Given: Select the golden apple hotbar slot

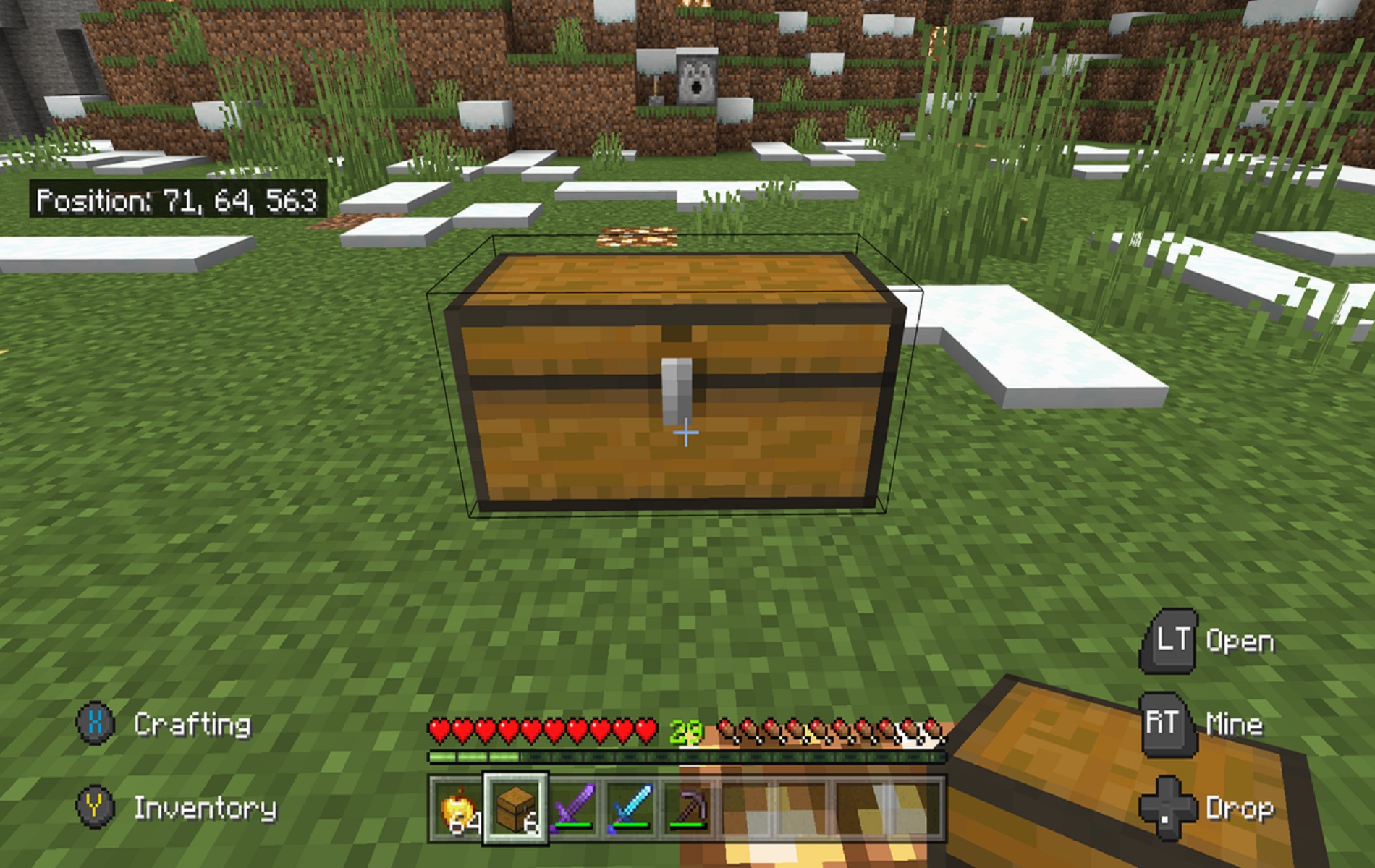Looking at the screenshot, I should (x=458, y=808).
